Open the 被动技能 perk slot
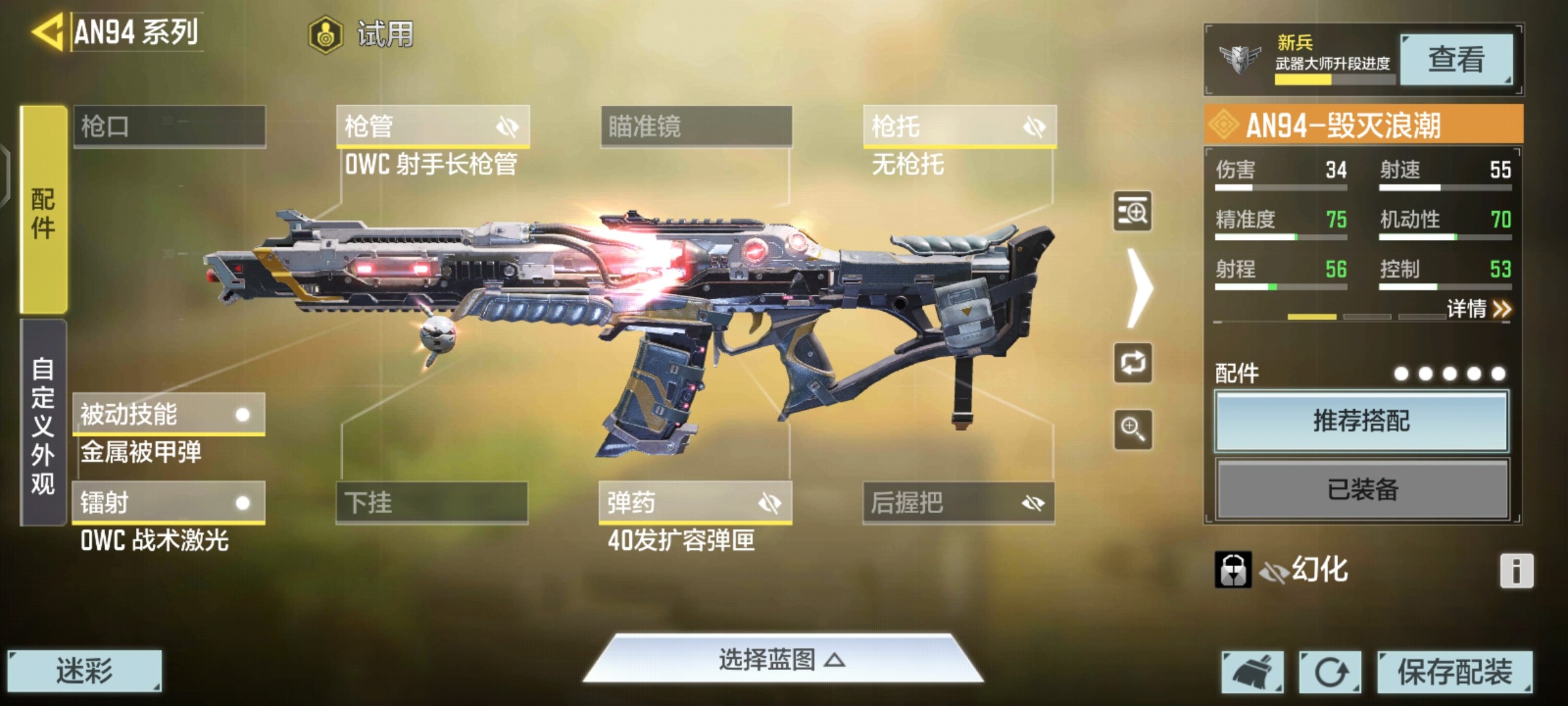The width and height of the screenshot is (1568, 706). pyautogui.click(x=169, y=414)
